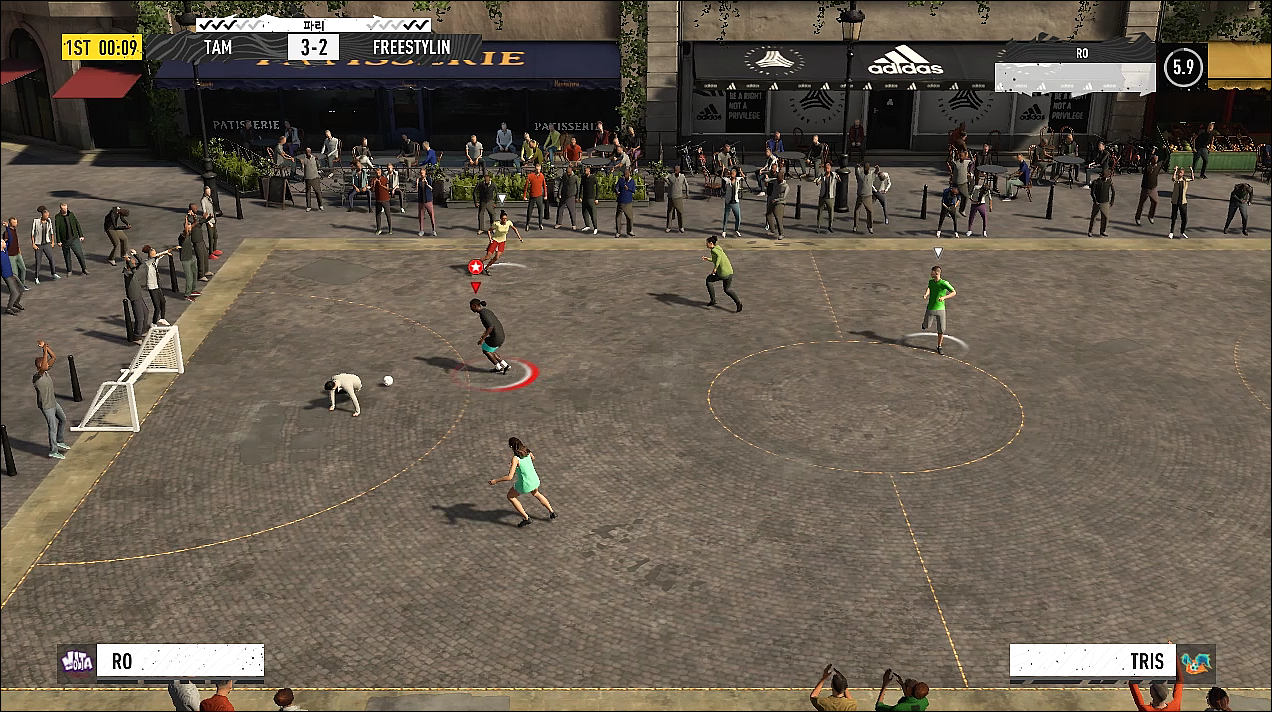Image resolution: width=1272 pixels, height=712 pixels.
Task: Select the RO player nameplate at bottom
Action: [180, 662]
